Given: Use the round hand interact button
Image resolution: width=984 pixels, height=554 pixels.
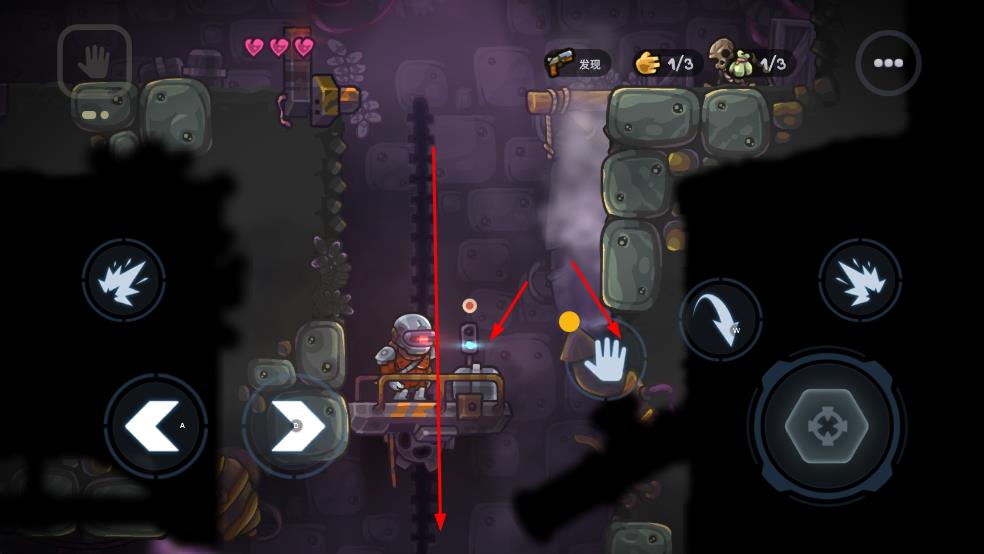Looking at the screenshot, I should click(x=604, y=359).
